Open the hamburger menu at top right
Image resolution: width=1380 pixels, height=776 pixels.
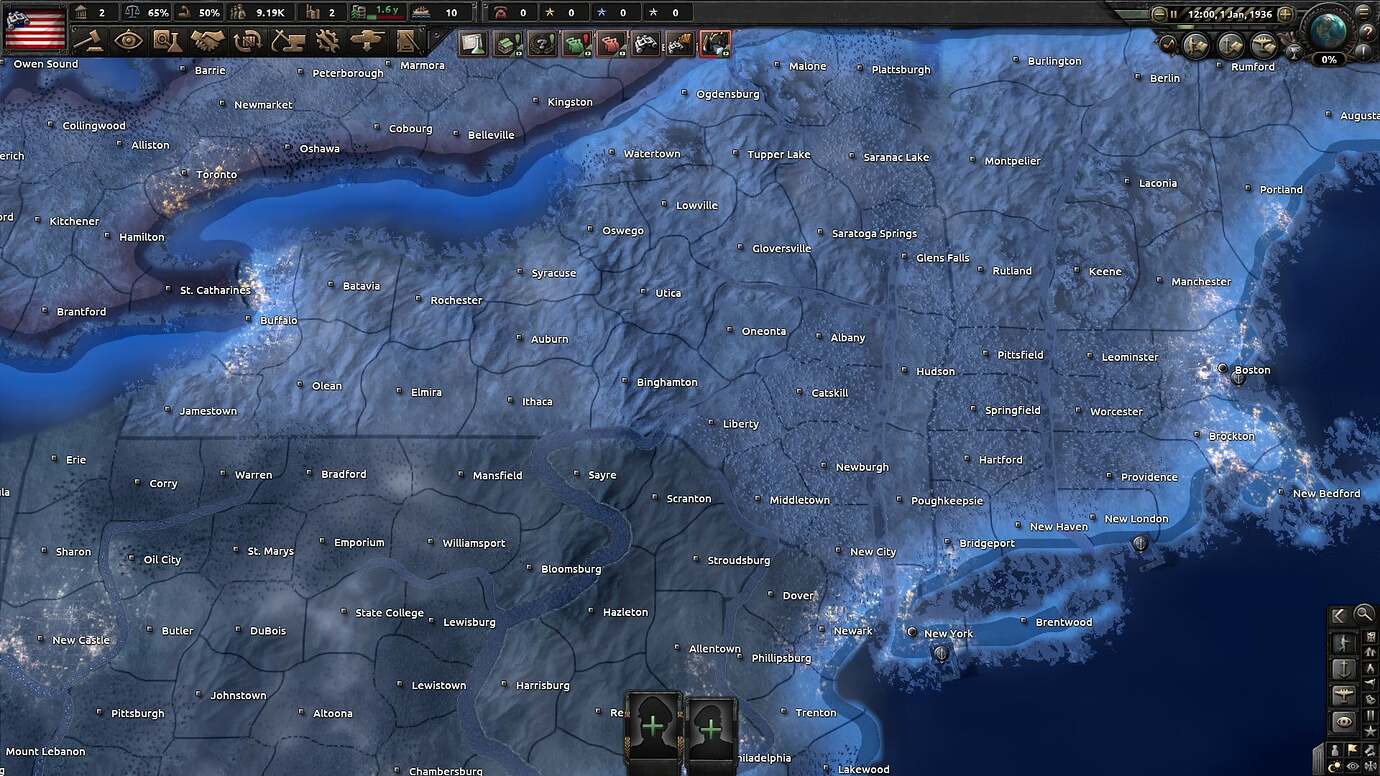click(x=1363, y=12)
